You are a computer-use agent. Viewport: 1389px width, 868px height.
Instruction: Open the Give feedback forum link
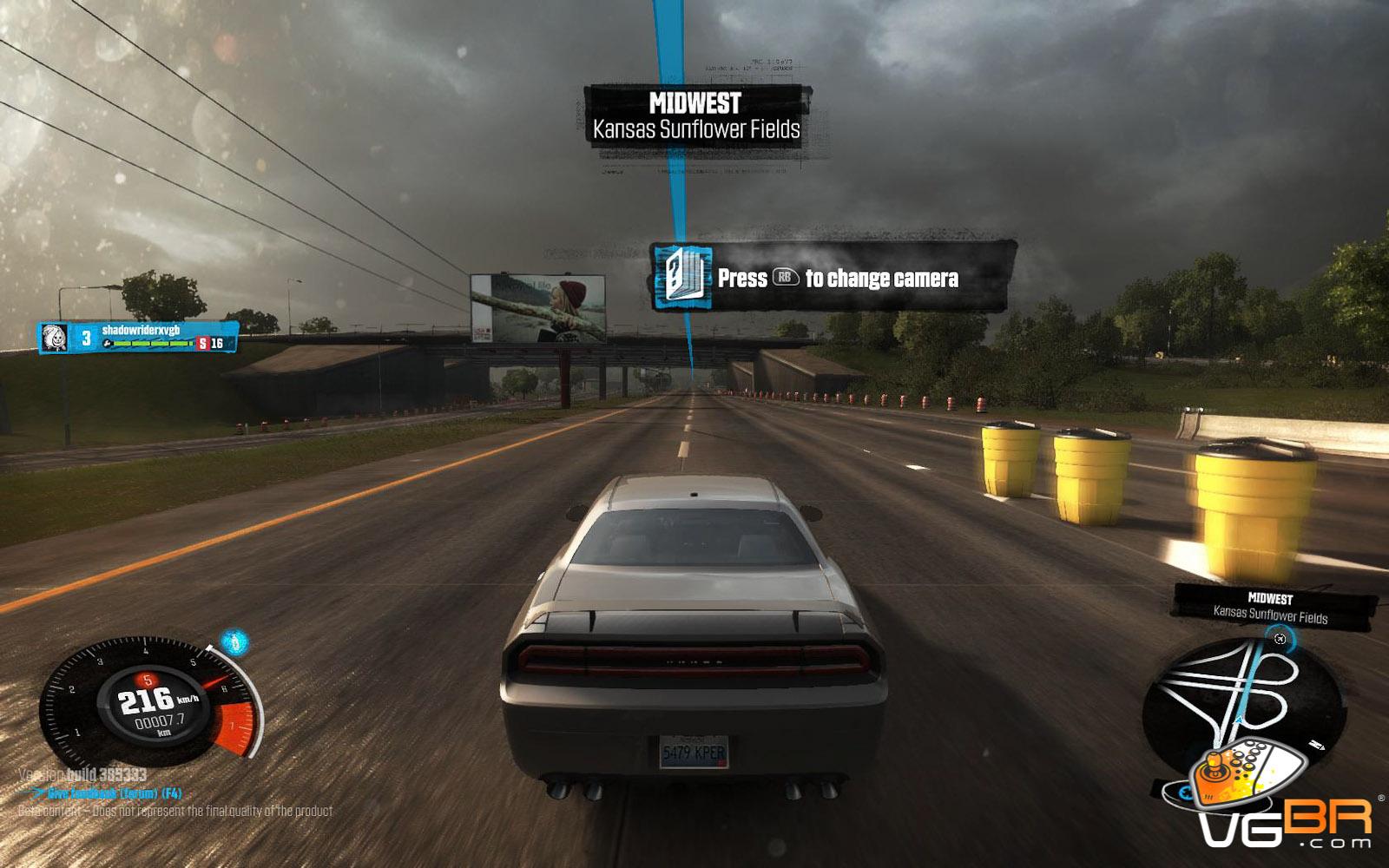(104, 793)
